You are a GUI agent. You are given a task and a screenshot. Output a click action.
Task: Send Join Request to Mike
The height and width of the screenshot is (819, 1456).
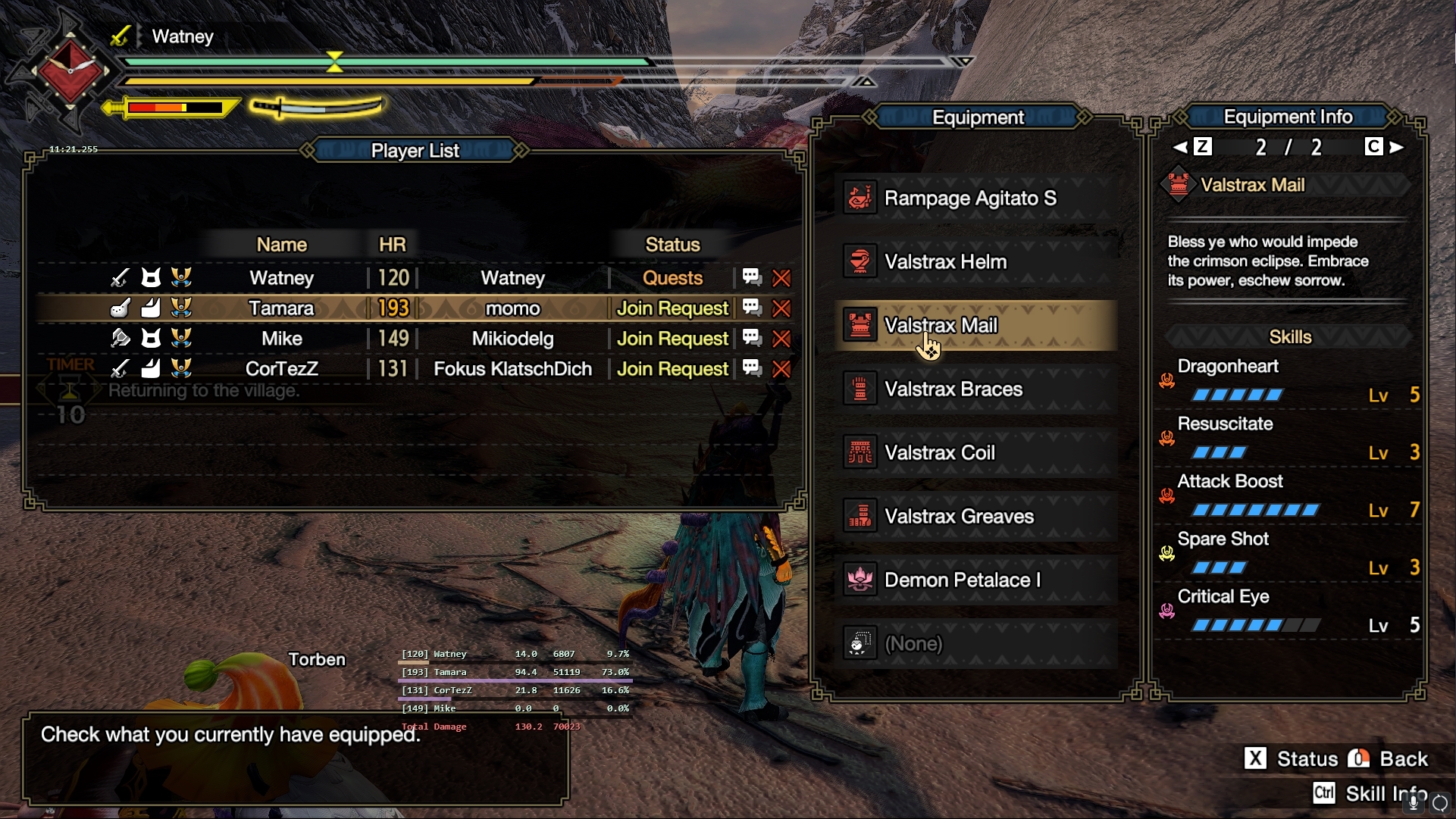pyautogui.click(x=672, y=339)
